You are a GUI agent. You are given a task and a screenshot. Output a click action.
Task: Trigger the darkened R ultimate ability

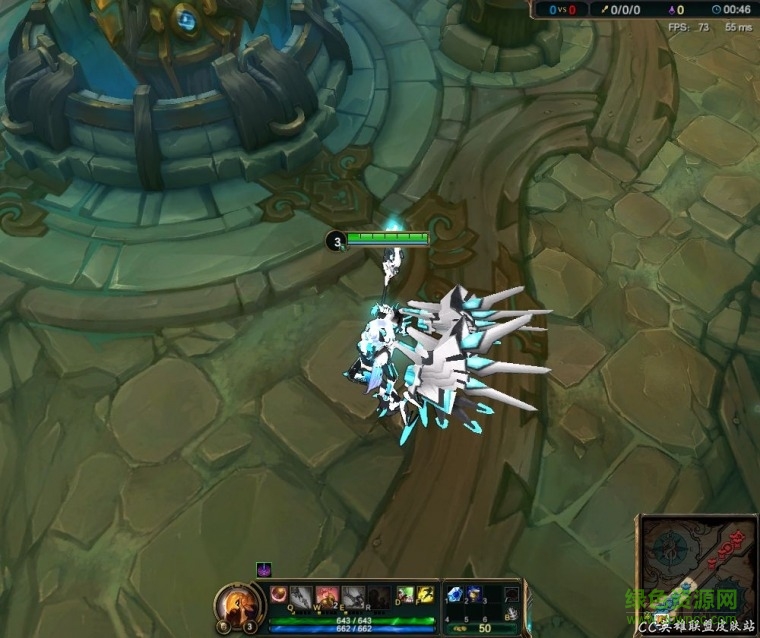tap(378, 597)
